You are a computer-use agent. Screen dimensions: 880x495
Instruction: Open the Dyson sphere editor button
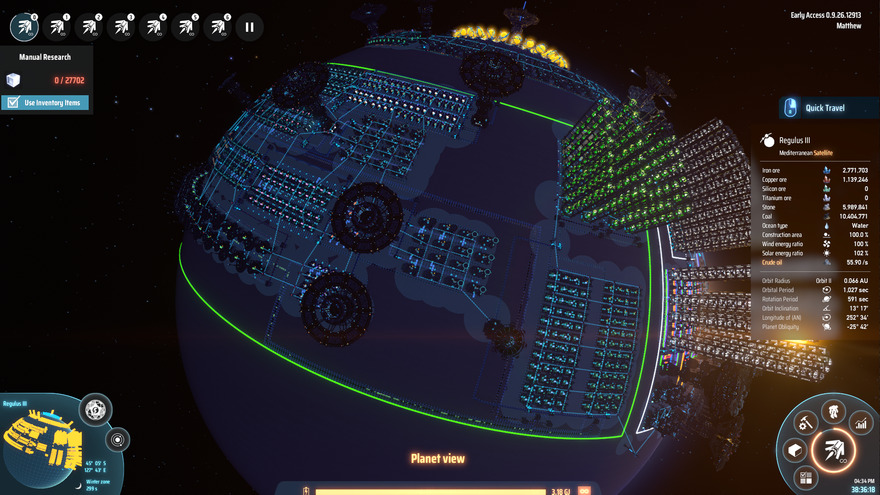pos(96,409)
